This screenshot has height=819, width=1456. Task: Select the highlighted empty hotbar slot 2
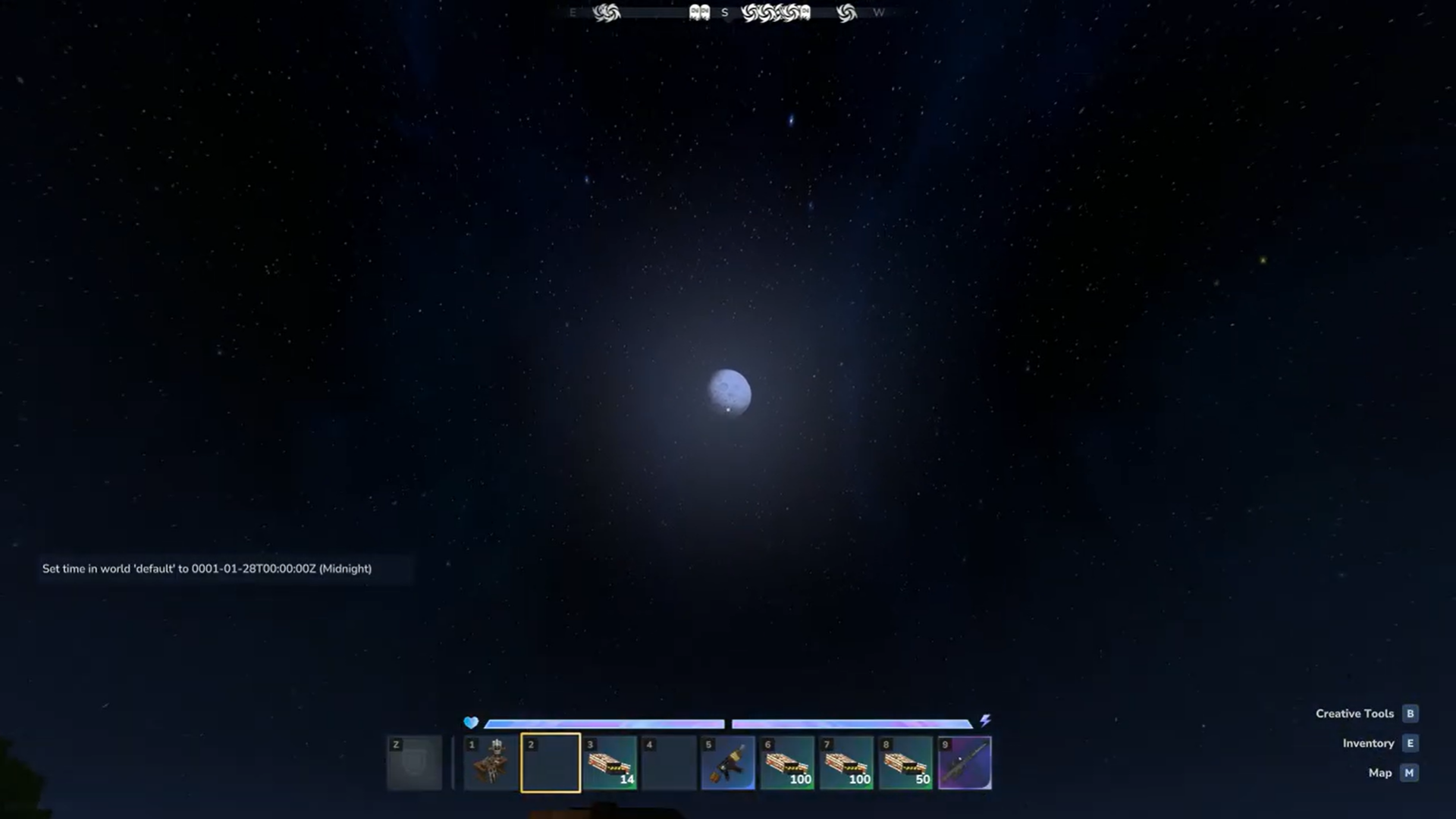(x=551, y=762)
